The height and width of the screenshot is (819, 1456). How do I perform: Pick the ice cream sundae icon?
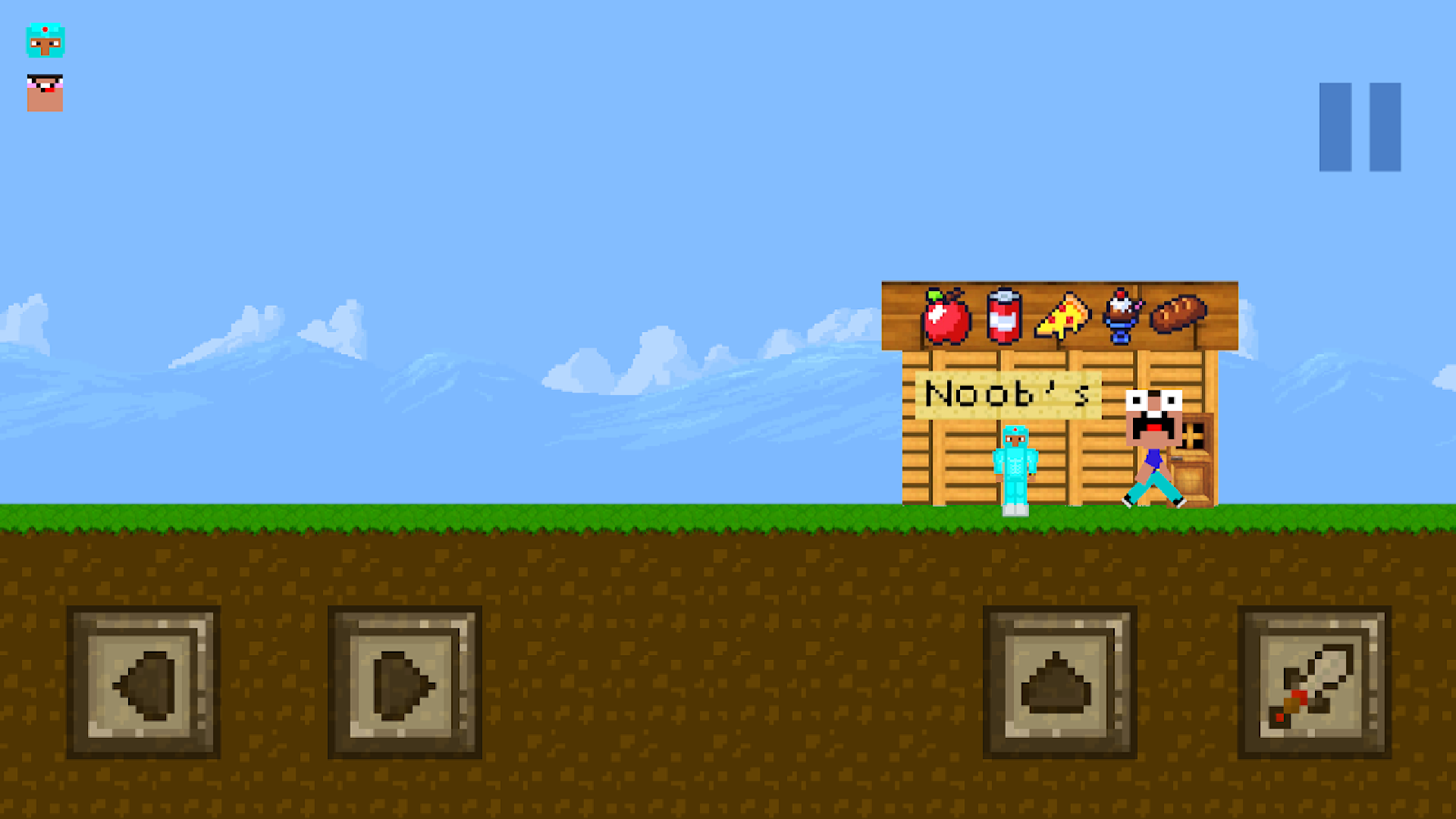[x=1121, y=317]
